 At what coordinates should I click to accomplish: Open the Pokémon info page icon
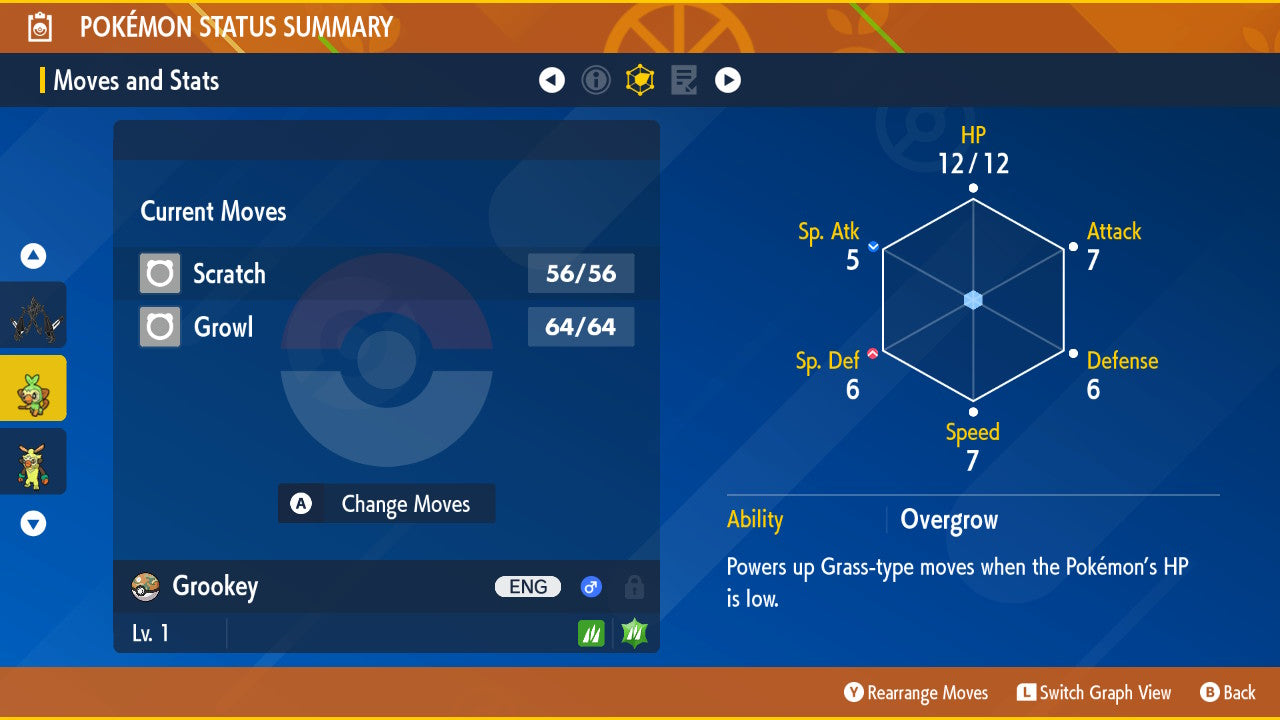[596, 79]
